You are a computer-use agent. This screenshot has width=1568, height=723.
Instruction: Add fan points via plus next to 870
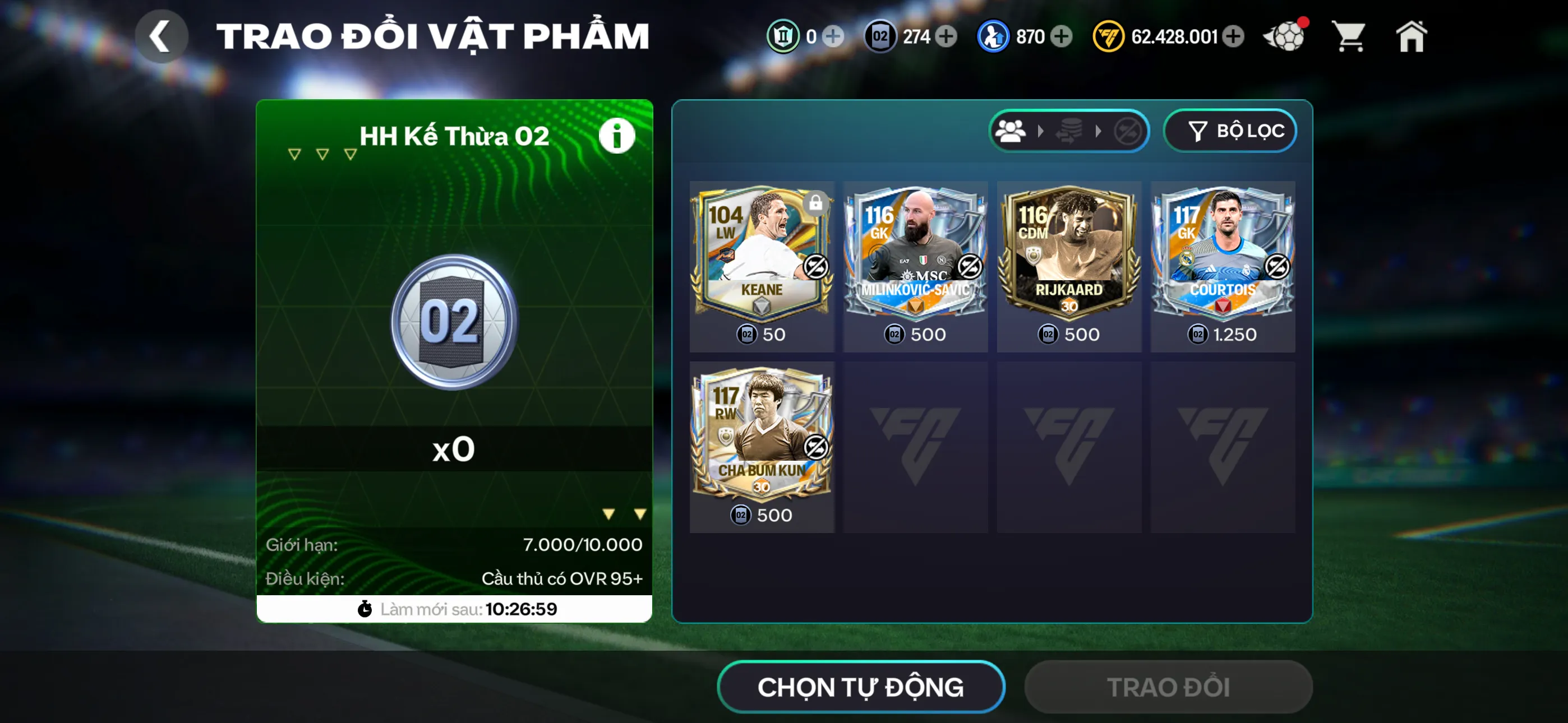(x=1062, y=36)
